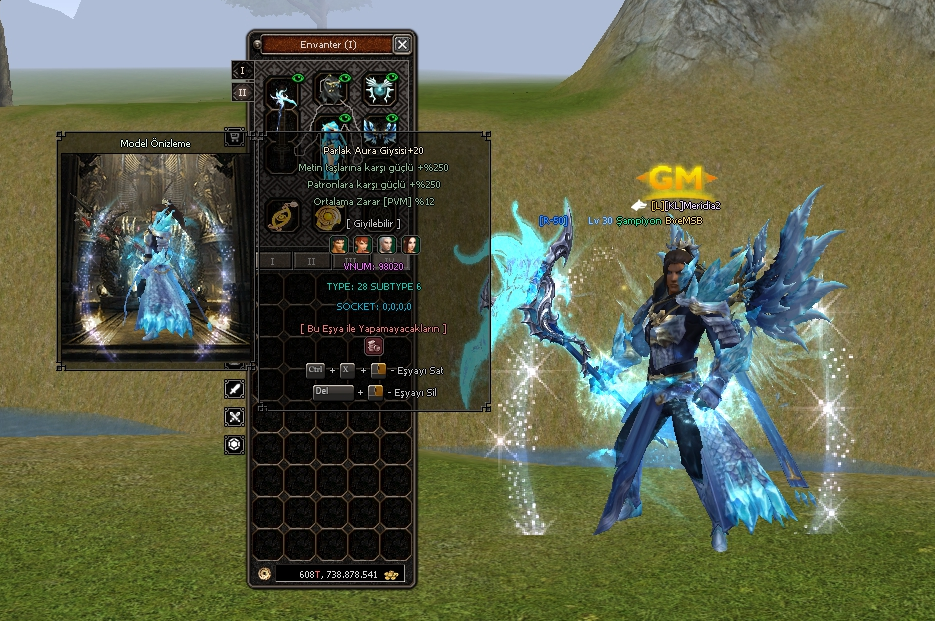Select the glowing weapon costume slot

click(x=283, y=96)
